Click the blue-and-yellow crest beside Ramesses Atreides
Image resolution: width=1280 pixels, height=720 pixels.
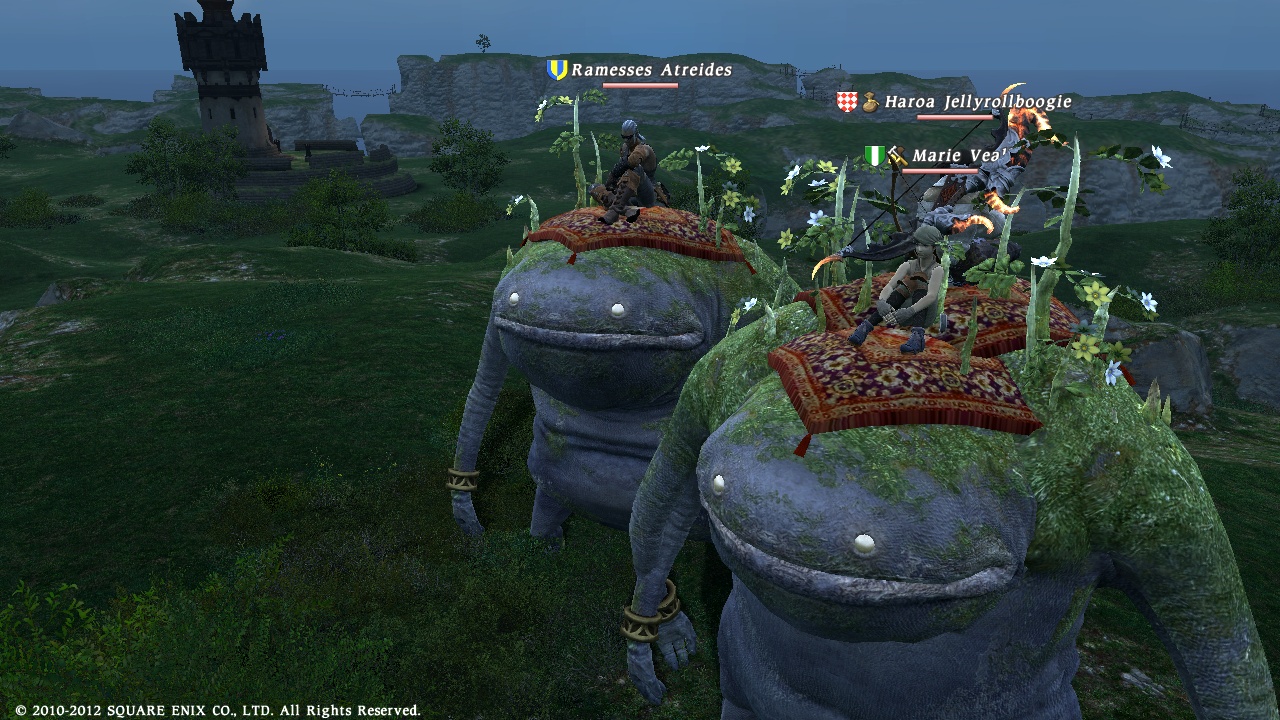(x=556, y=70)
